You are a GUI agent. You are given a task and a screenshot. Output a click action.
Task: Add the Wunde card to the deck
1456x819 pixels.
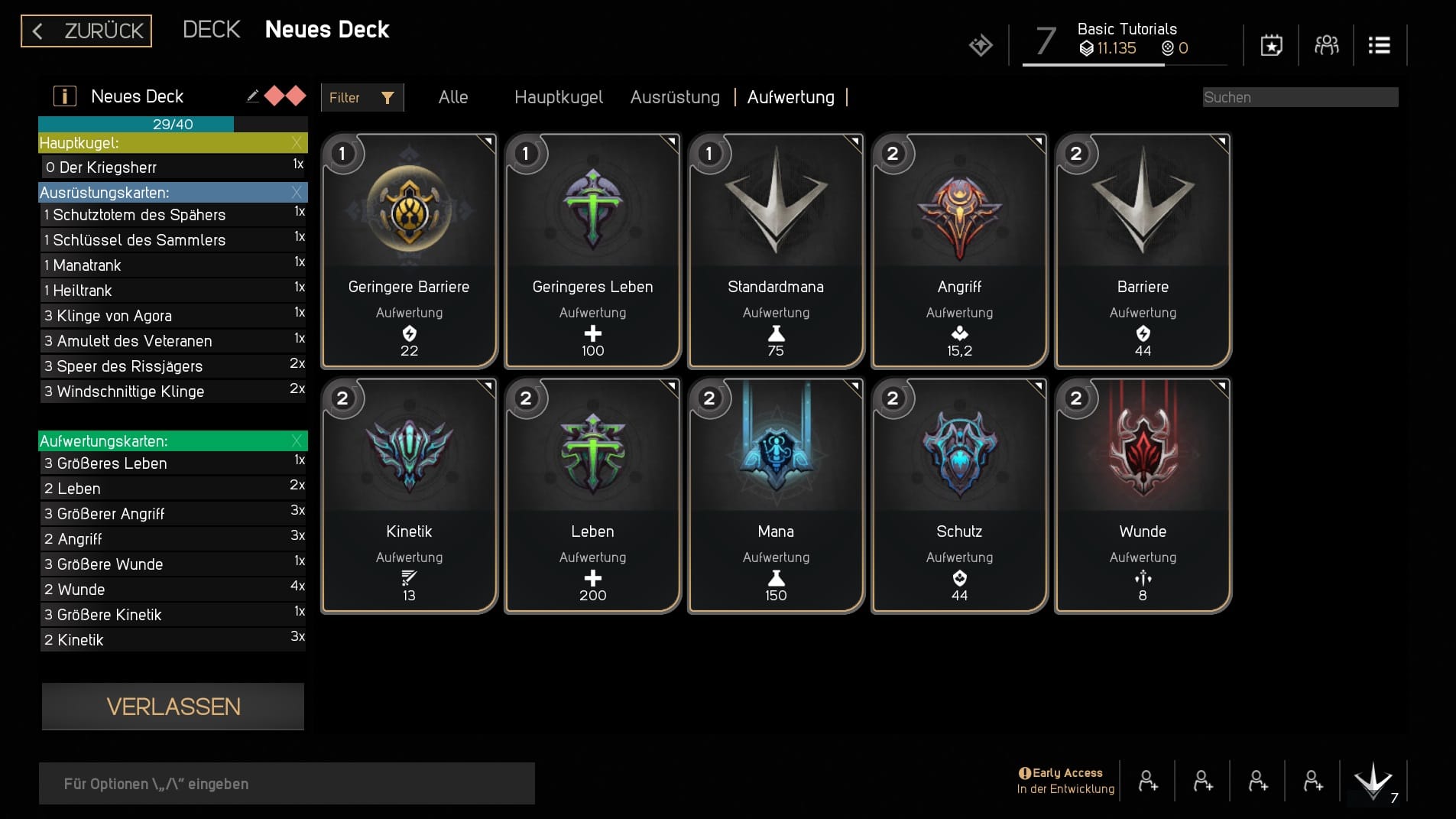tap(1143, 496)
